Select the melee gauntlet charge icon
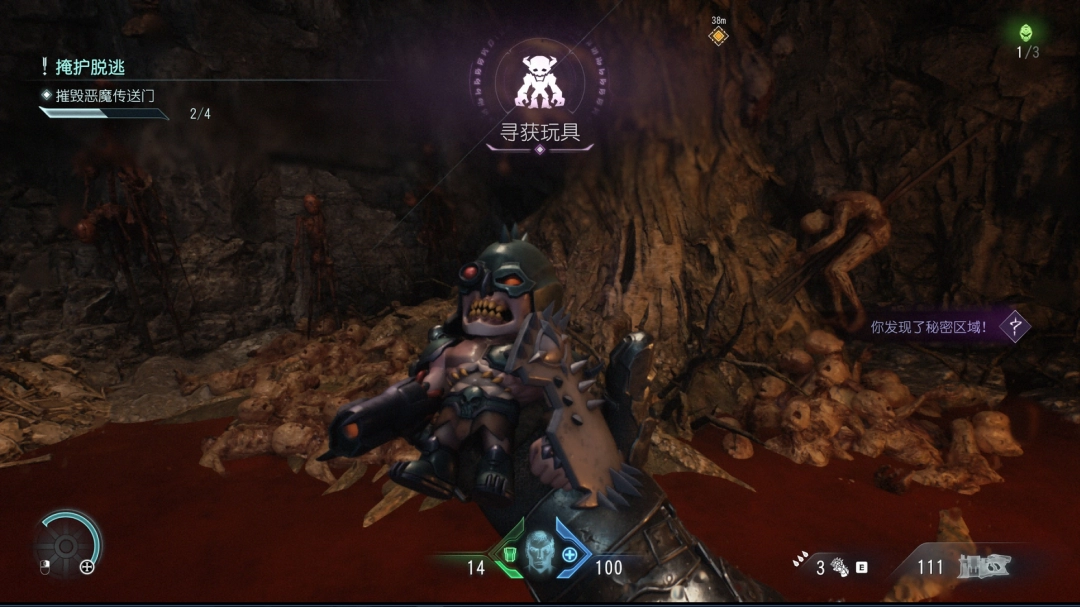The width and height of the screenshot is (1080, 607). [838, 567]
